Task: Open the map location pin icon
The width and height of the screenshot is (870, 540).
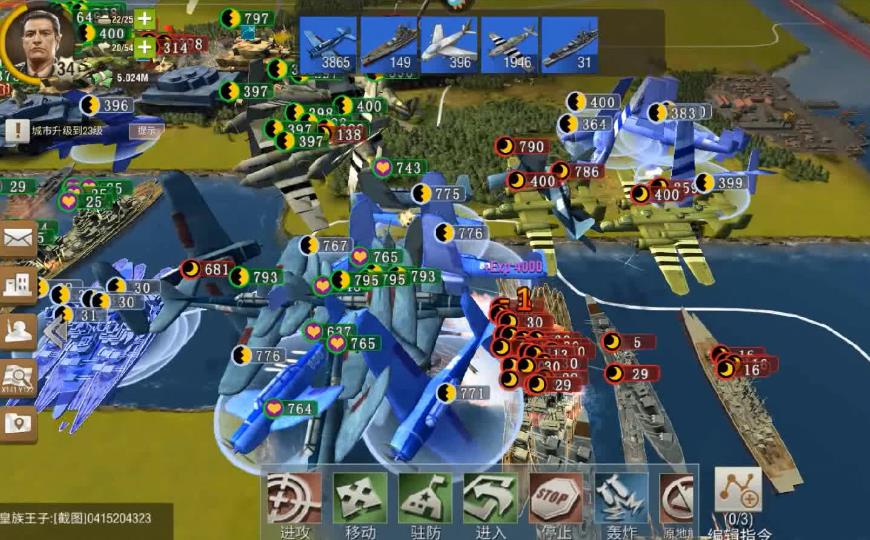Action: click(19, 424)
